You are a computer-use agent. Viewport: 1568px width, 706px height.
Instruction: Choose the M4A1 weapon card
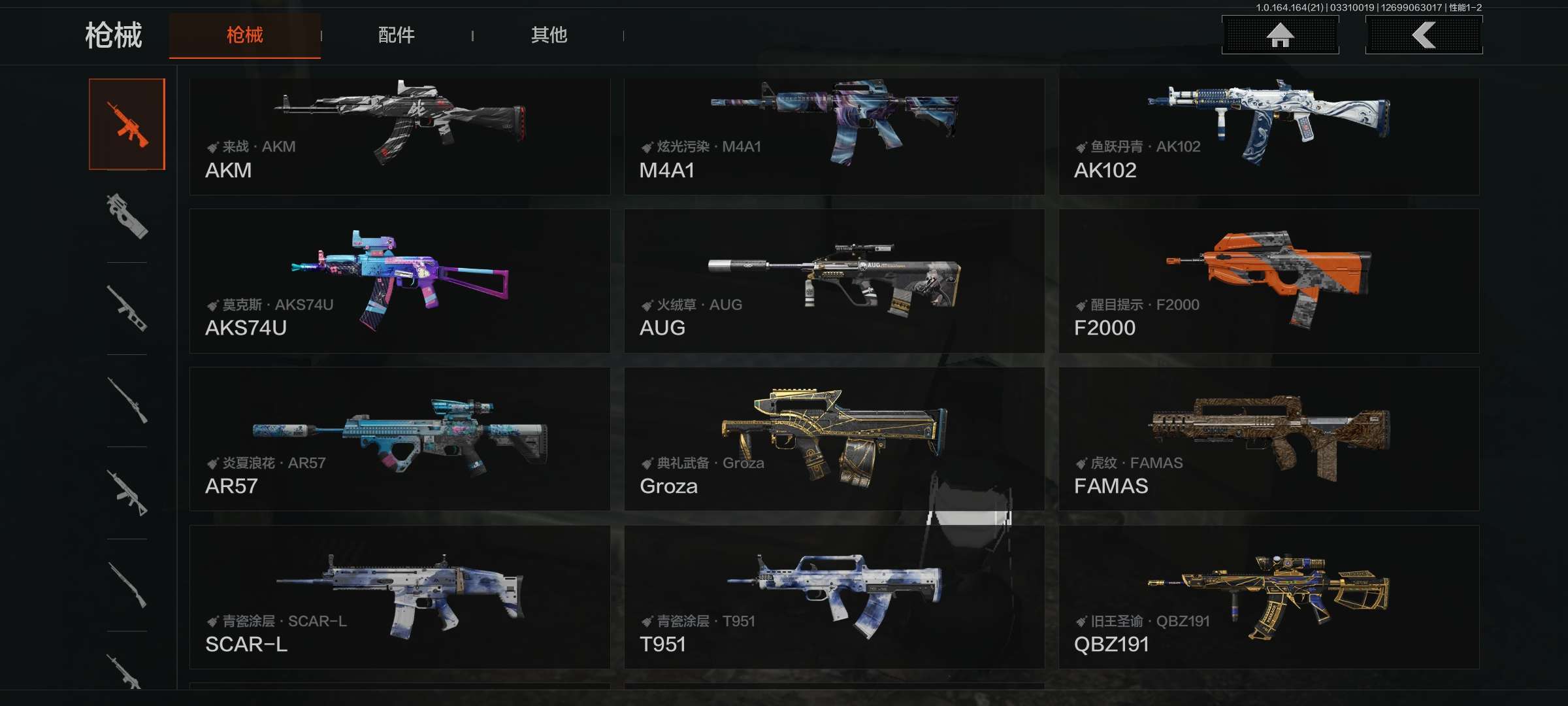pos(834,136)
